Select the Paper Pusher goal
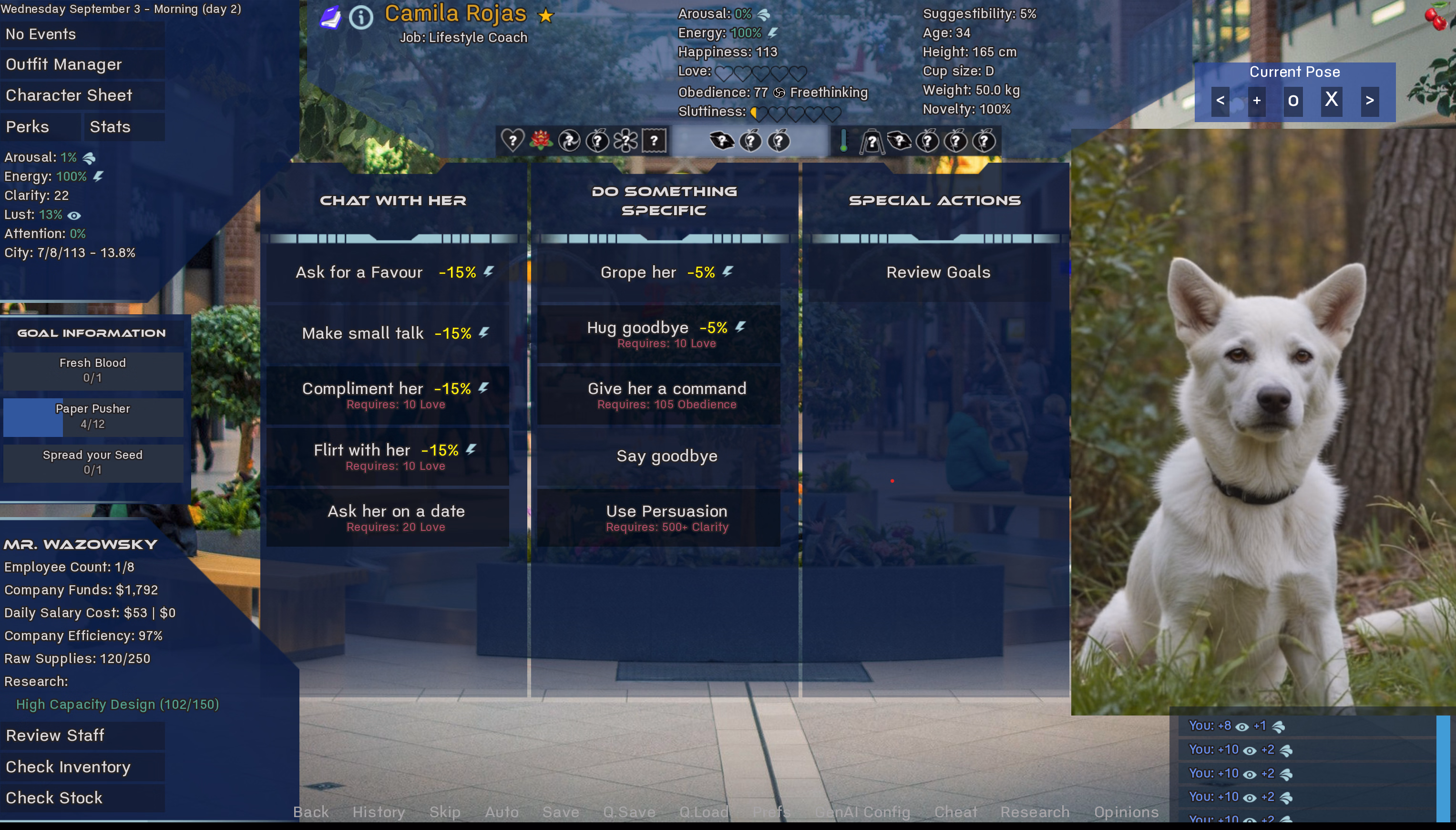 pyautogui.click(x=93, y=417)
